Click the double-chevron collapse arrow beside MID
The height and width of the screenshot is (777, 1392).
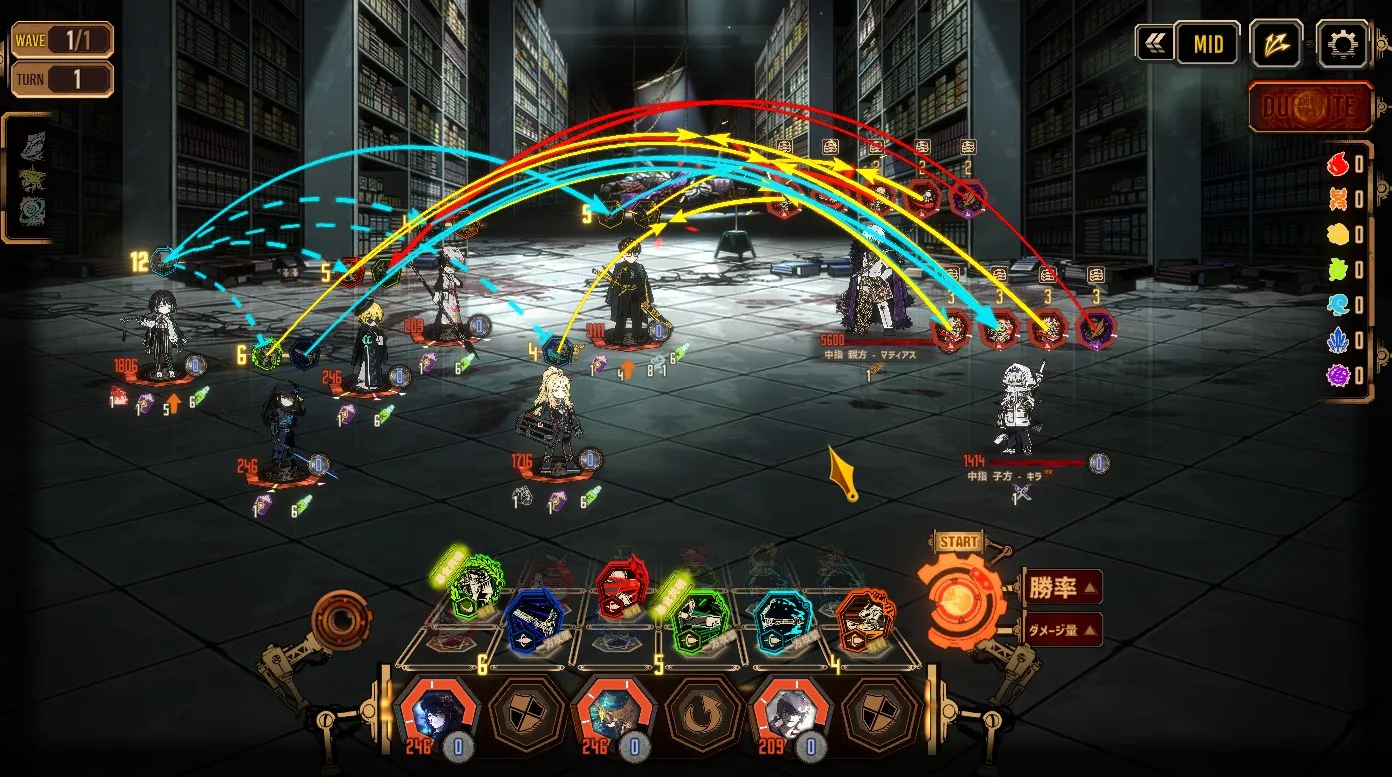(1154, 44)
